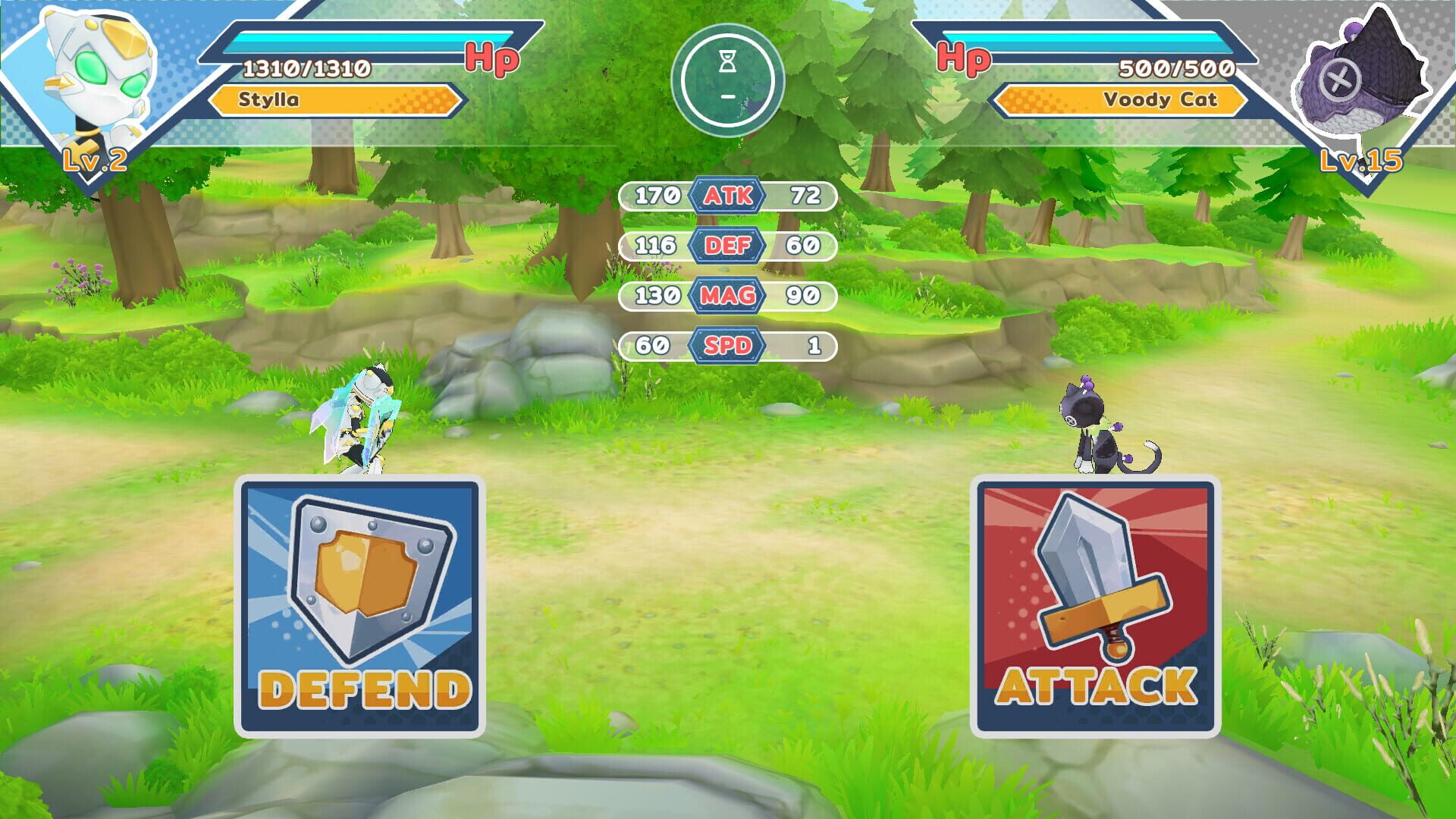Click the hourglass timer icon at top center

[x=726, y=61]
